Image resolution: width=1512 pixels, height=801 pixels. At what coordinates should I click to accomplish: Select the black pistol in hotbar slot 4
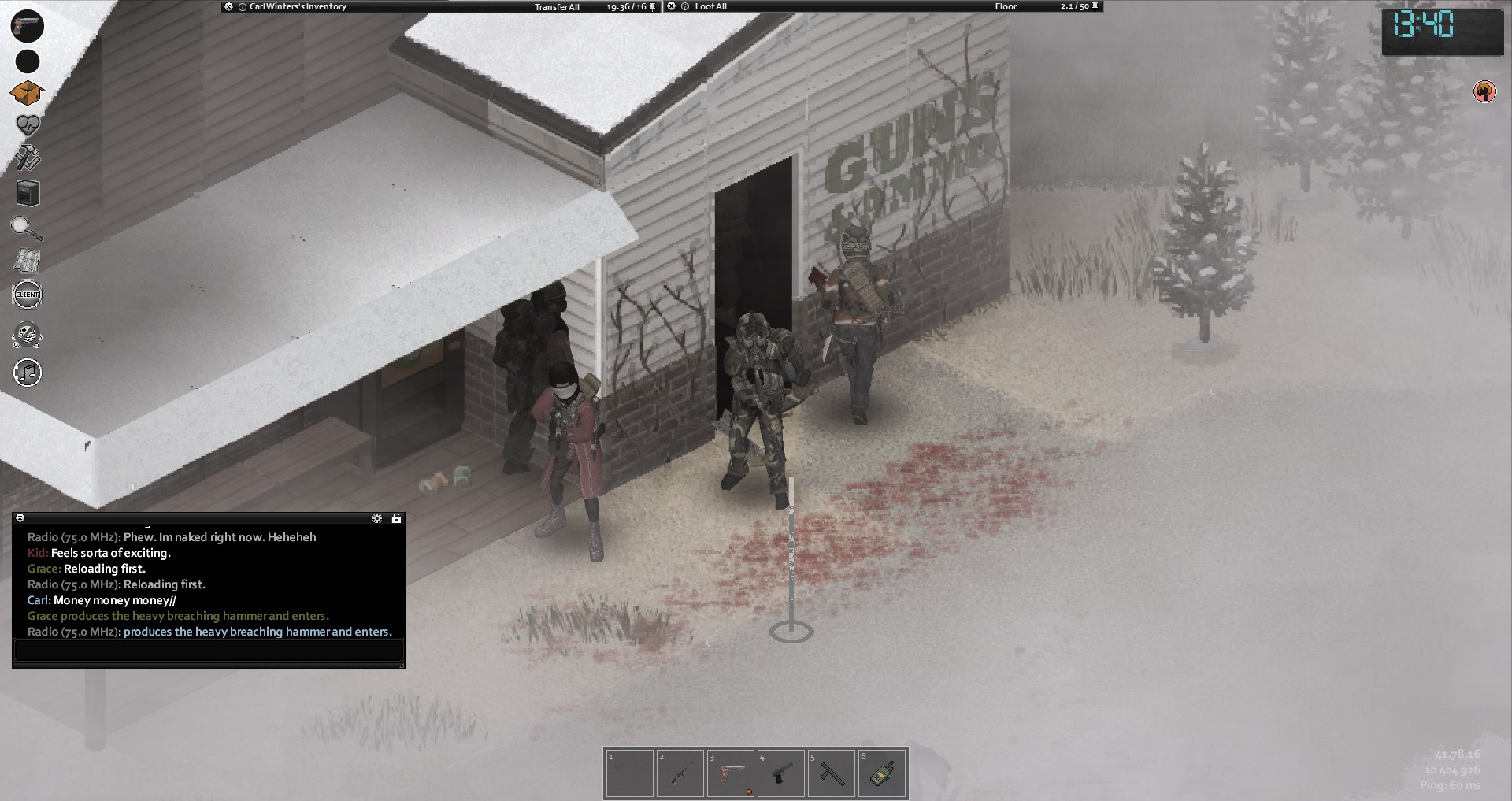780,773
